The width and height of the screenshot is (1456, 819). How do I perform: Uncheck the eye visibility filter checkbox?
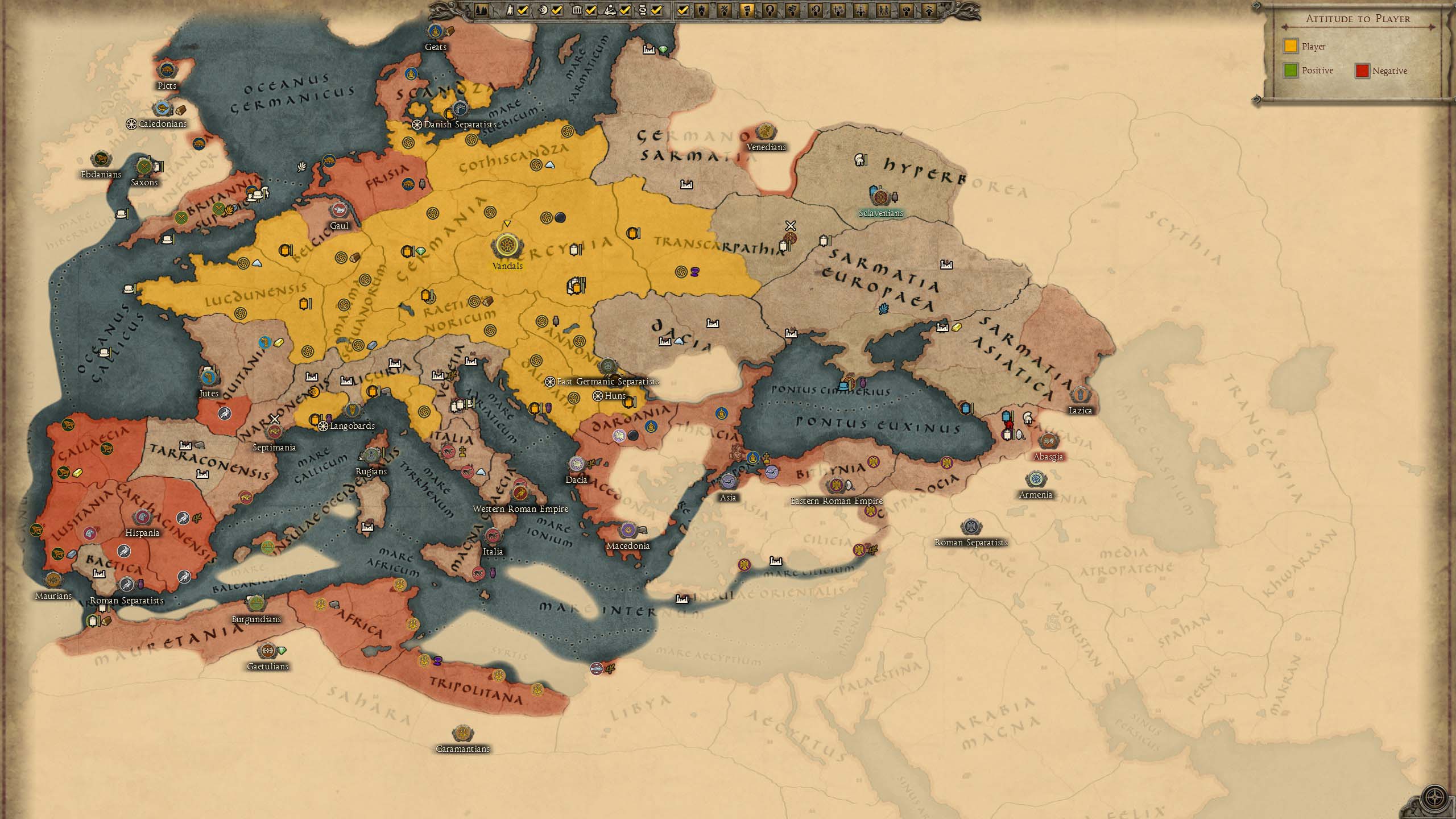pos(557,10)
